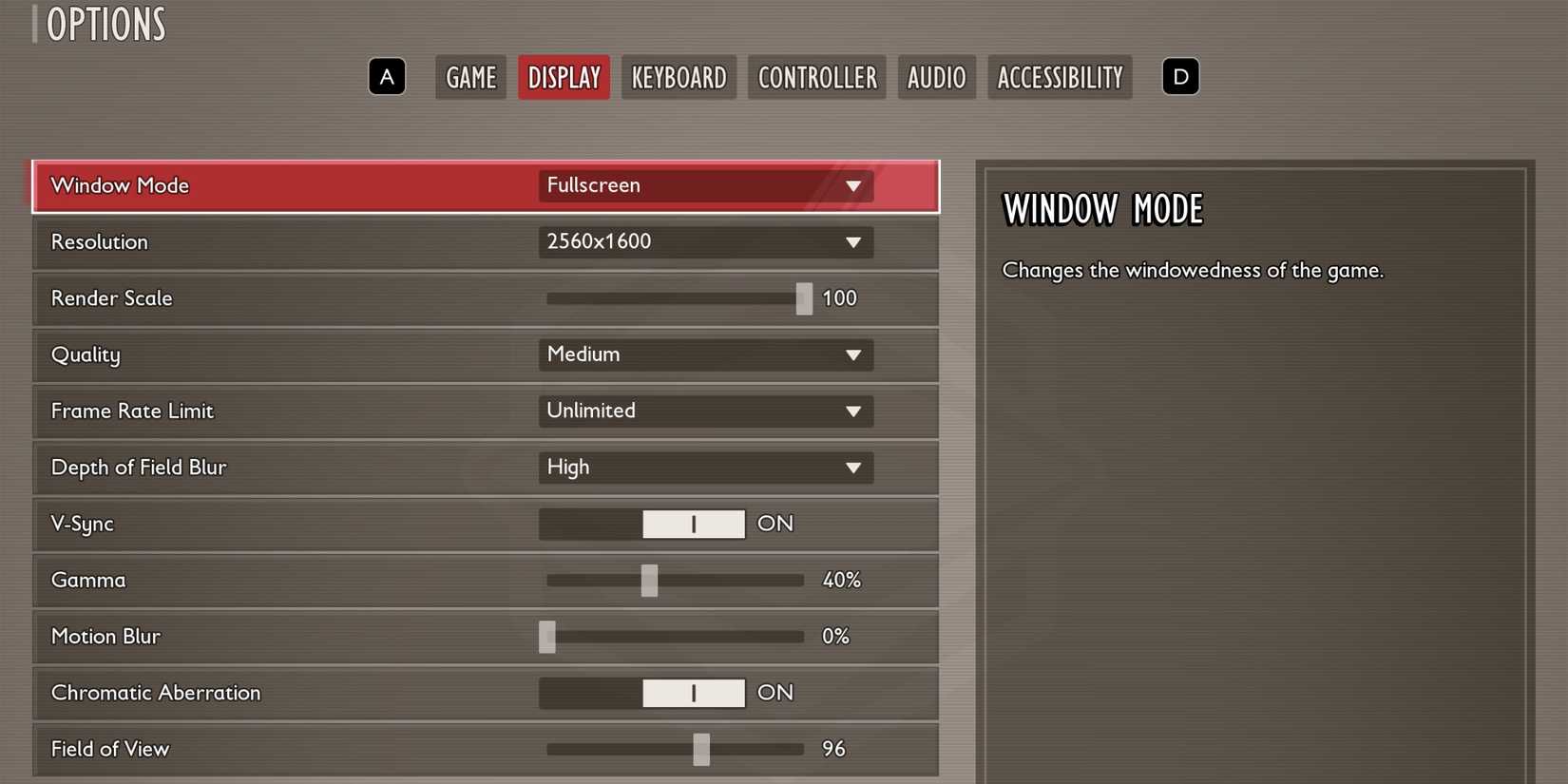Screen dimensions: 1568x784
Task: Click the A button prompt icon
Action: point(387,77)
